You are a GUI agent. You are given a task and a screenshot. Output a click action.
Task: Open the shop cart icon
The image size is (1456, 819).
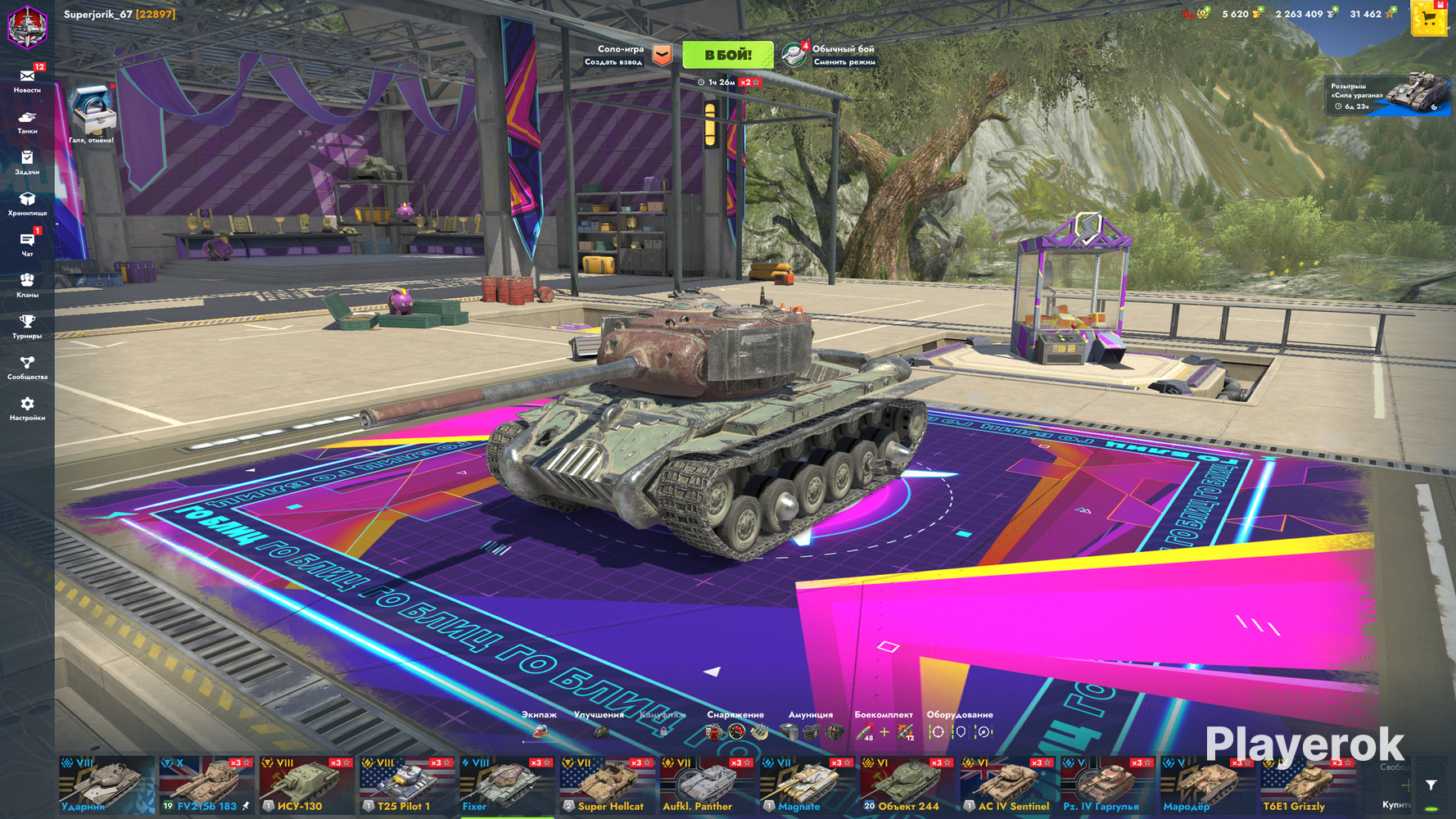point(1429,19)
